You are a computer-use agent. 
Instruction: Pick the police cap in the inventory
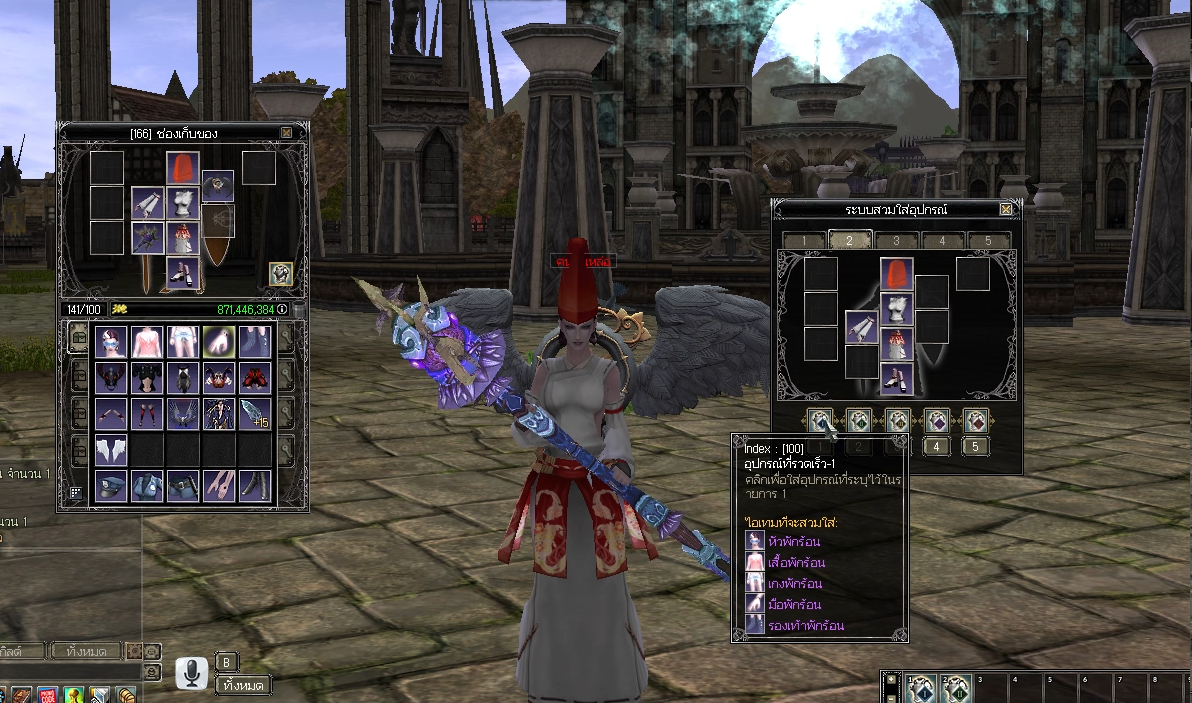pyautogui.click(x=111, y=485)
